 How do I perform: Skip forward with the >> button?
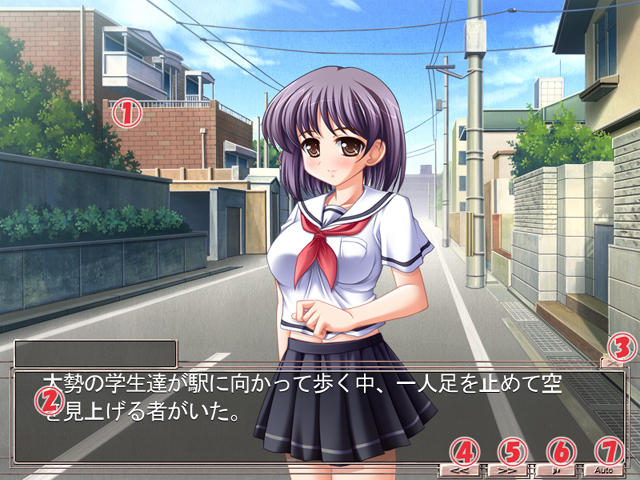505,468
